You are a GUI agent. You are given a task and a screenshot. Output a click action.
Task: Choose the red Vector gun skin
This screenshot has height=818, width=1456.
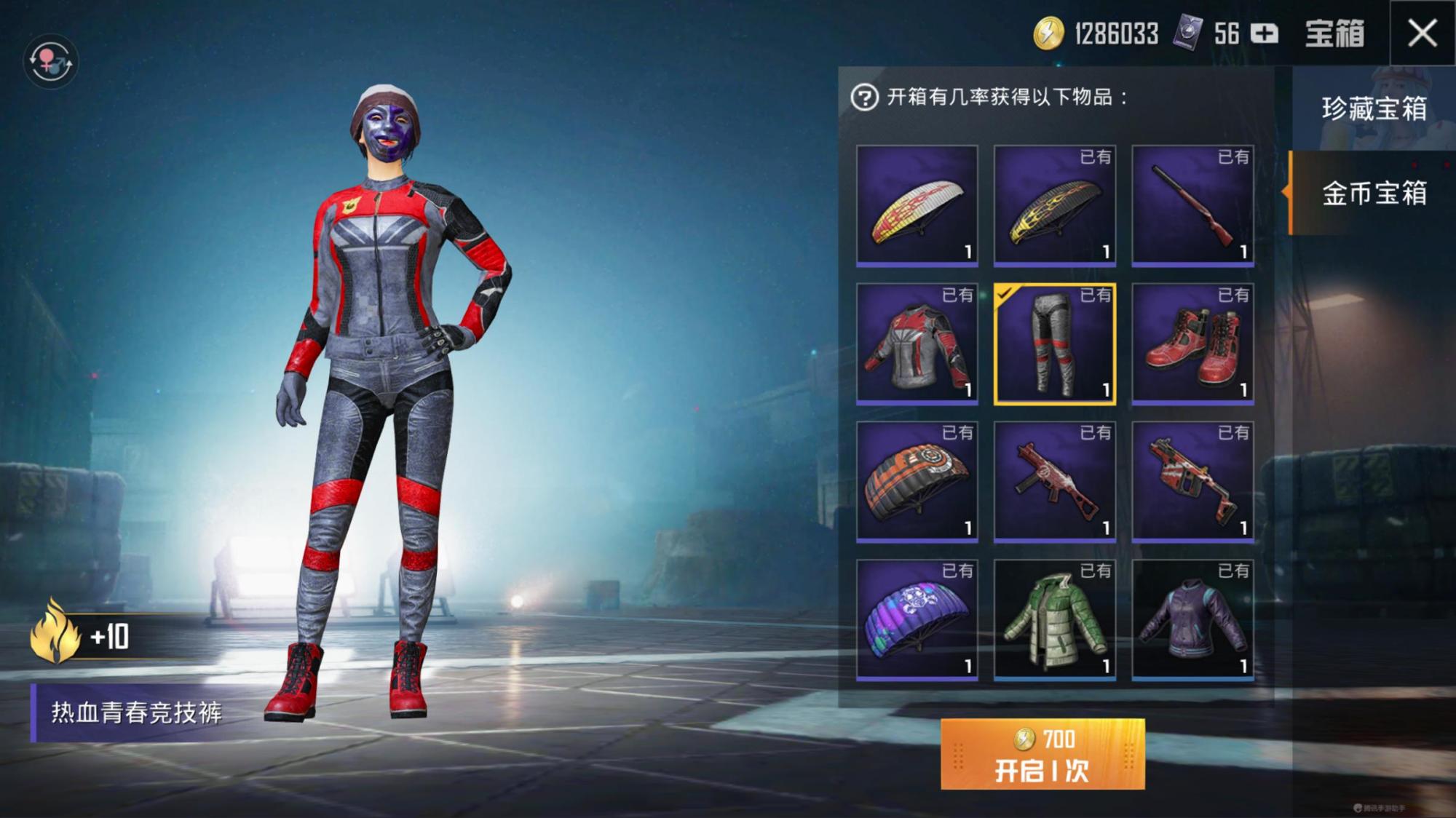click(1192, 481)
